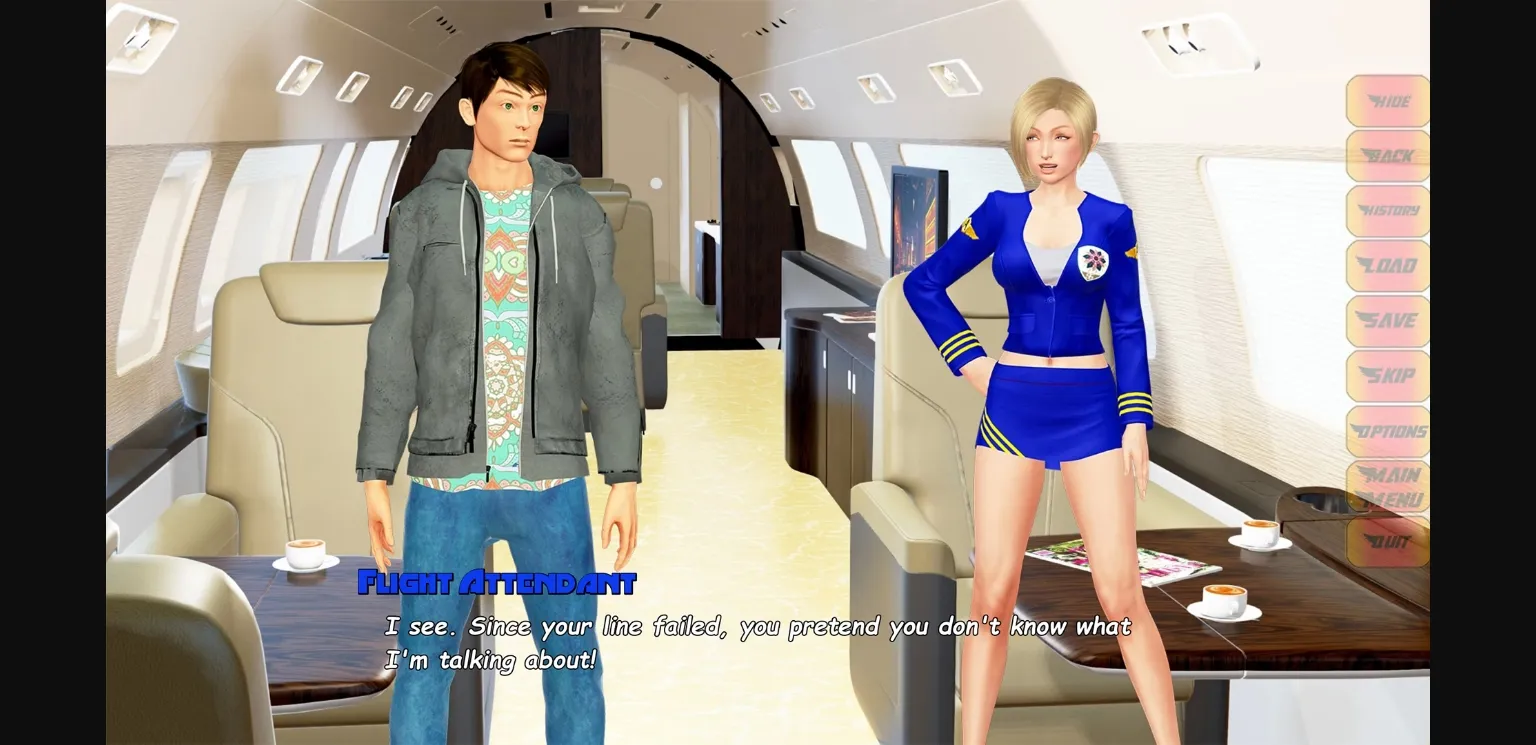
Task: Click the Flight Attendant name label
Action: click(x=497, y=581)
